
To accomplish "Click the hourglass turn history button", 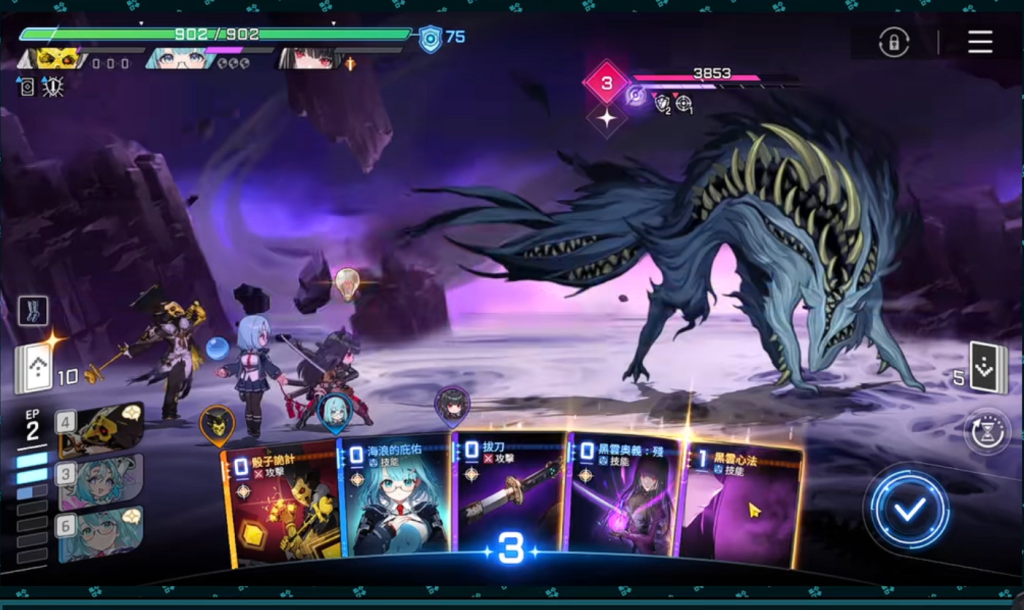I will click(x=987, y=431).
